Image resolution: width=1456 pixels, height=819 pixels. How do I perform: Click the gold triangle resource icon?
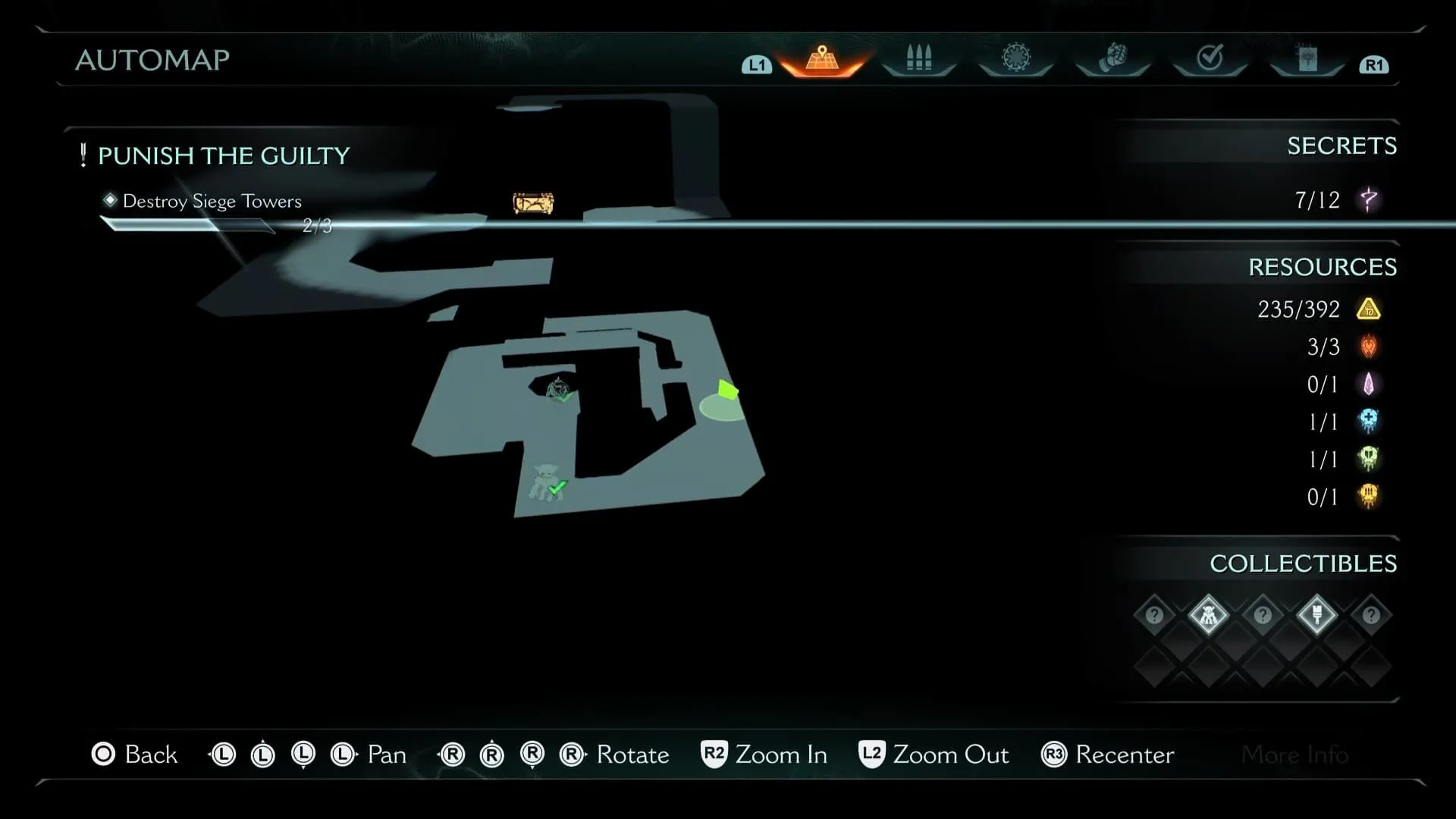click(1368, 309)
